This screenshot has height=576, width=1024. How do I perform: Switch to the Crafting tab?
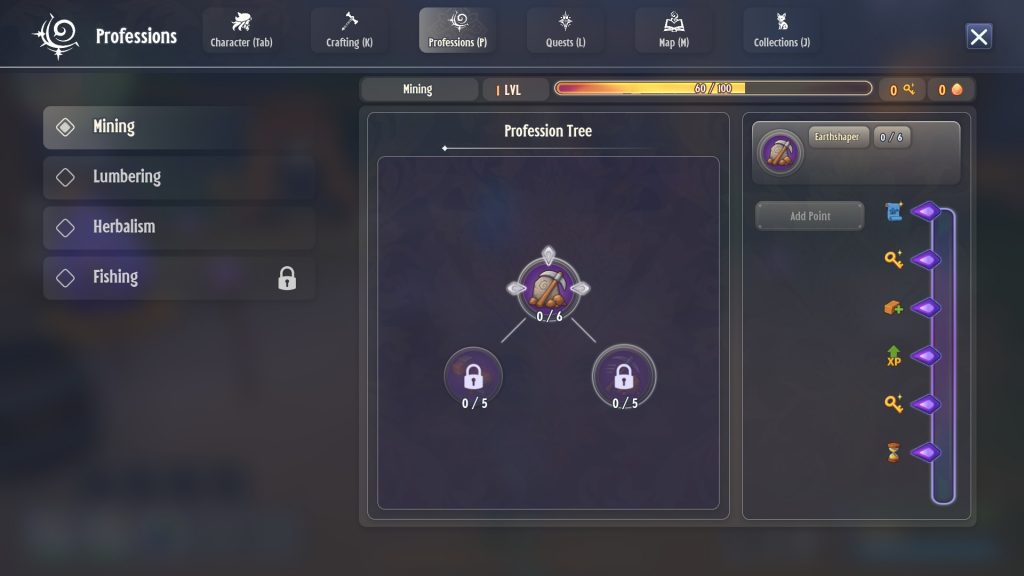coord(349,30)
